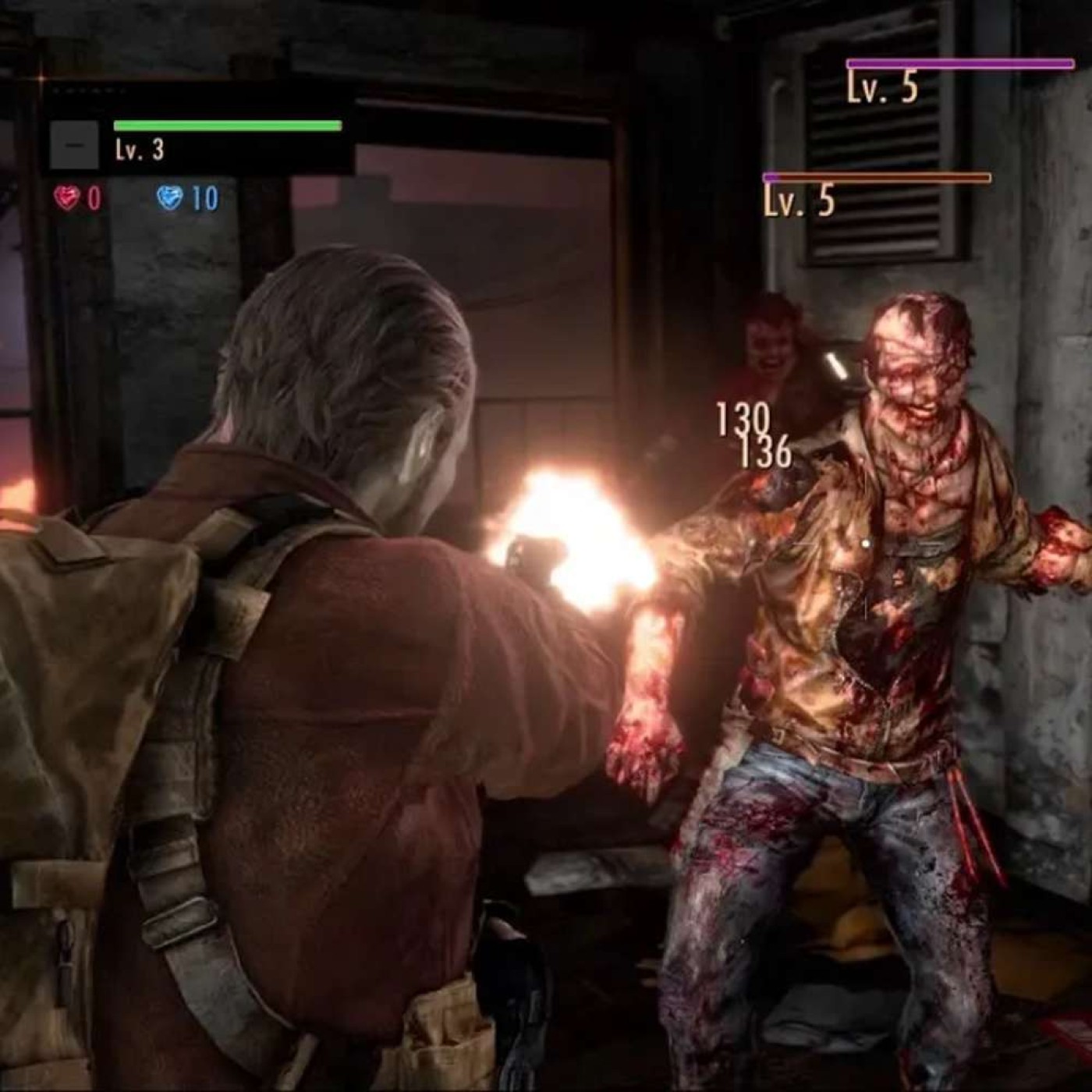Select the red heart gem icon
The height and width of the screenshot is (1092, 1092).
(x=68, y=198)
